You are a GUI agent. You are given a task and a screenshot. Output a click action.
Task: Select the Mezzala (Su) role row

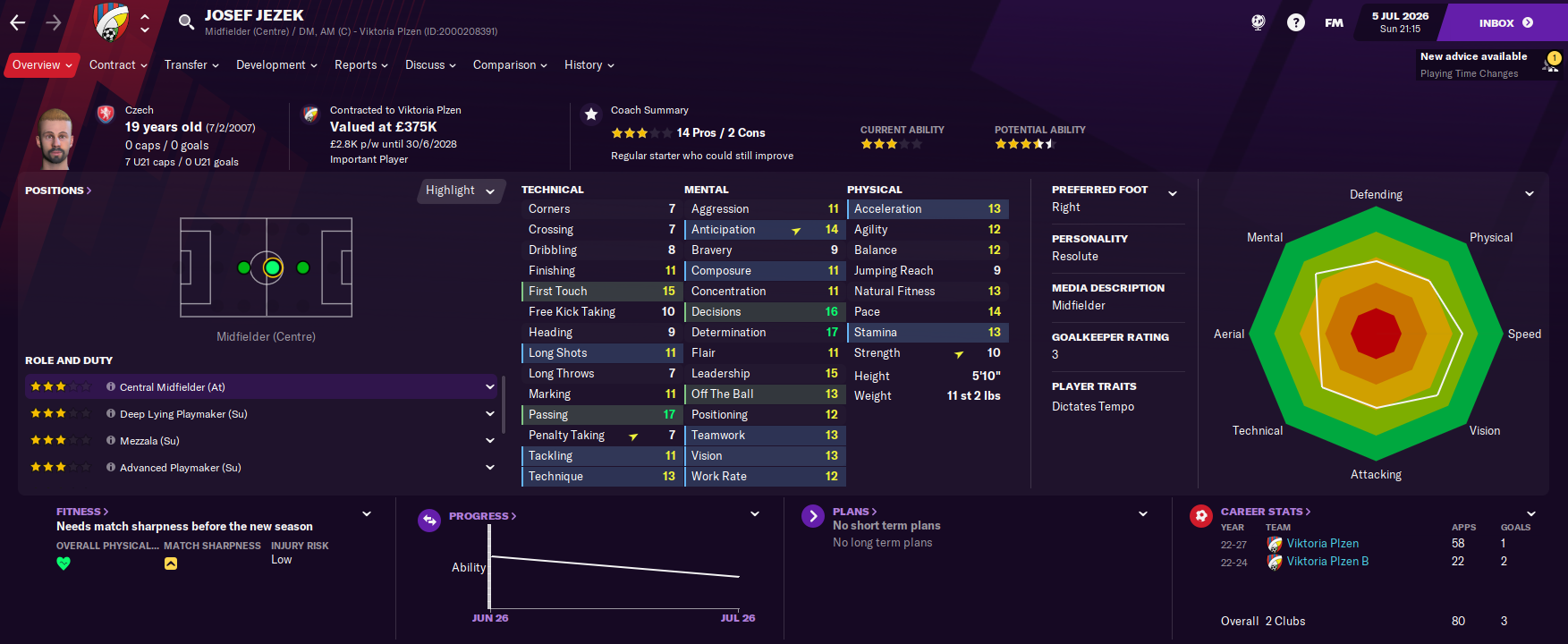tap(149, 441)
